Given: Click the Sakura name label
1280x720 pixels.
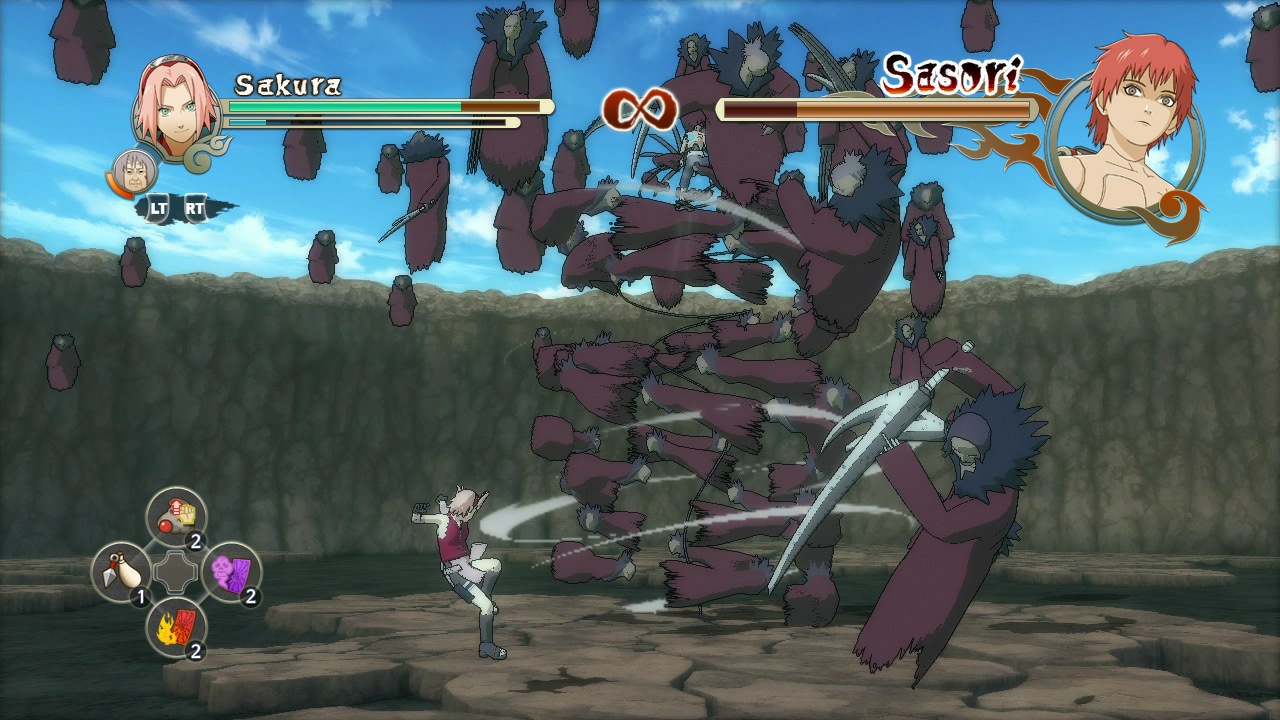Looking at the screenshot, I should click(x=288, y=85).
